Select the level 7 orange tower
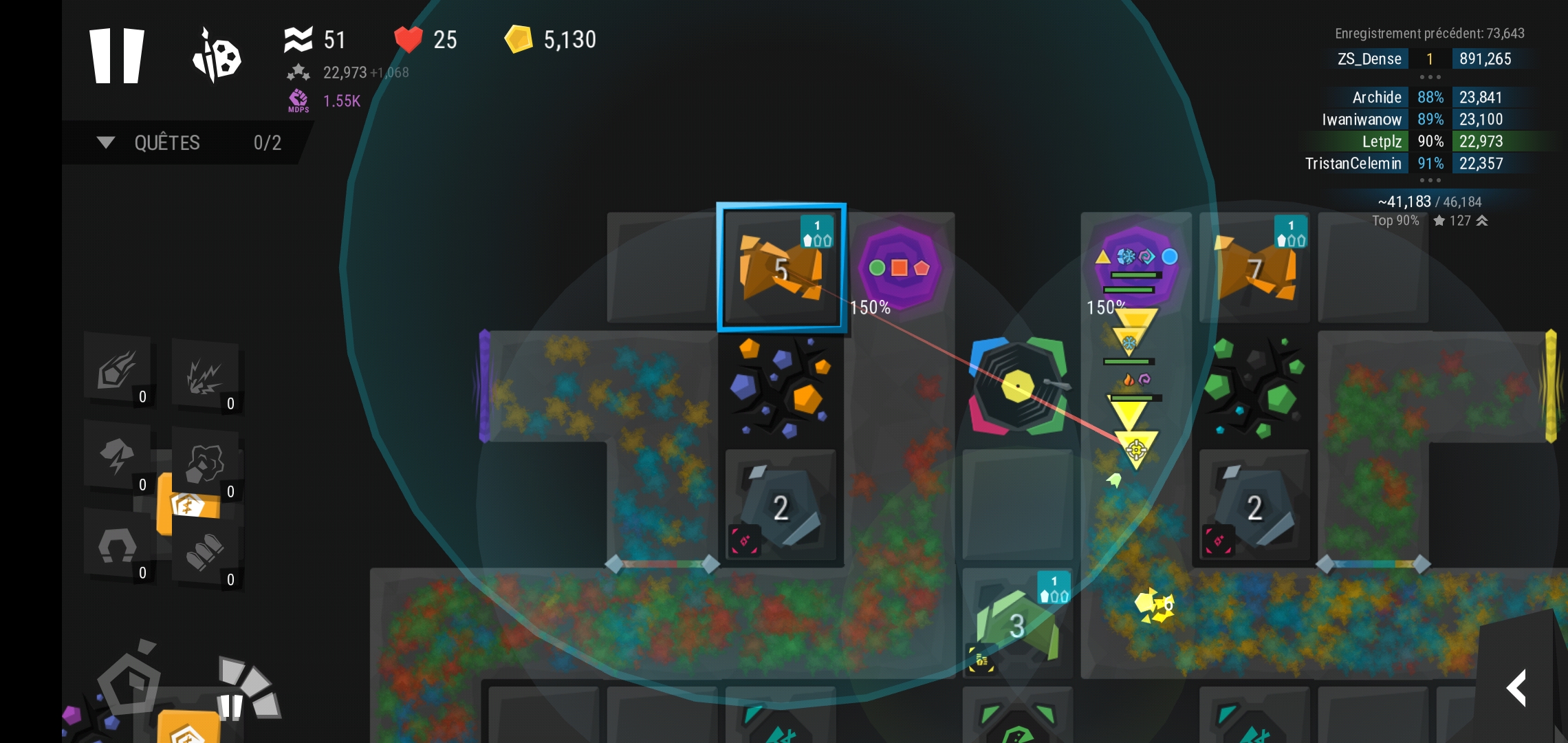This screenshot has width=1568, height=743. click(1255, 268)
